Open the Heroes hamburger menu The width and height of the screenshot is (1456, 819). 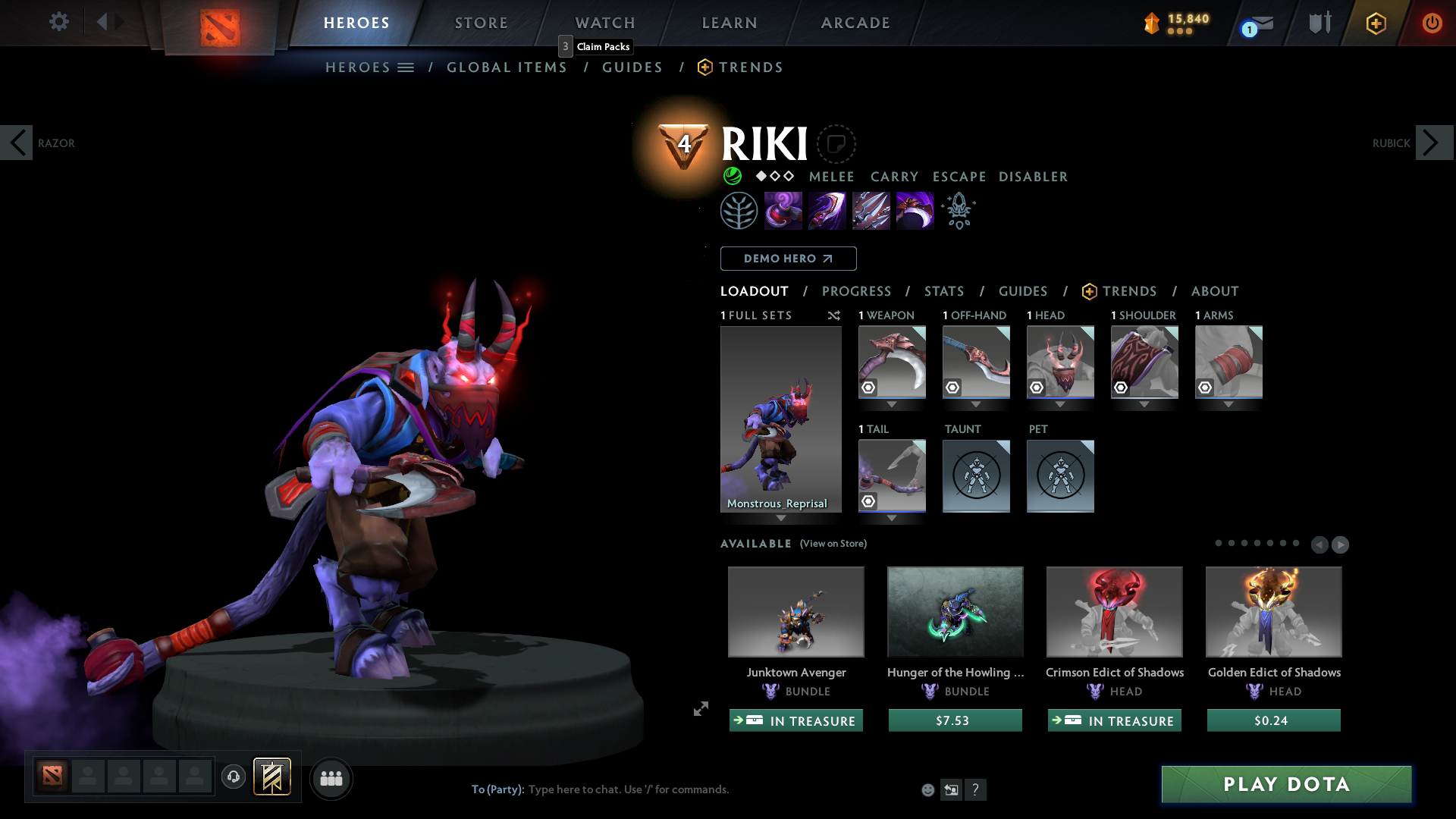click(407, 67)
